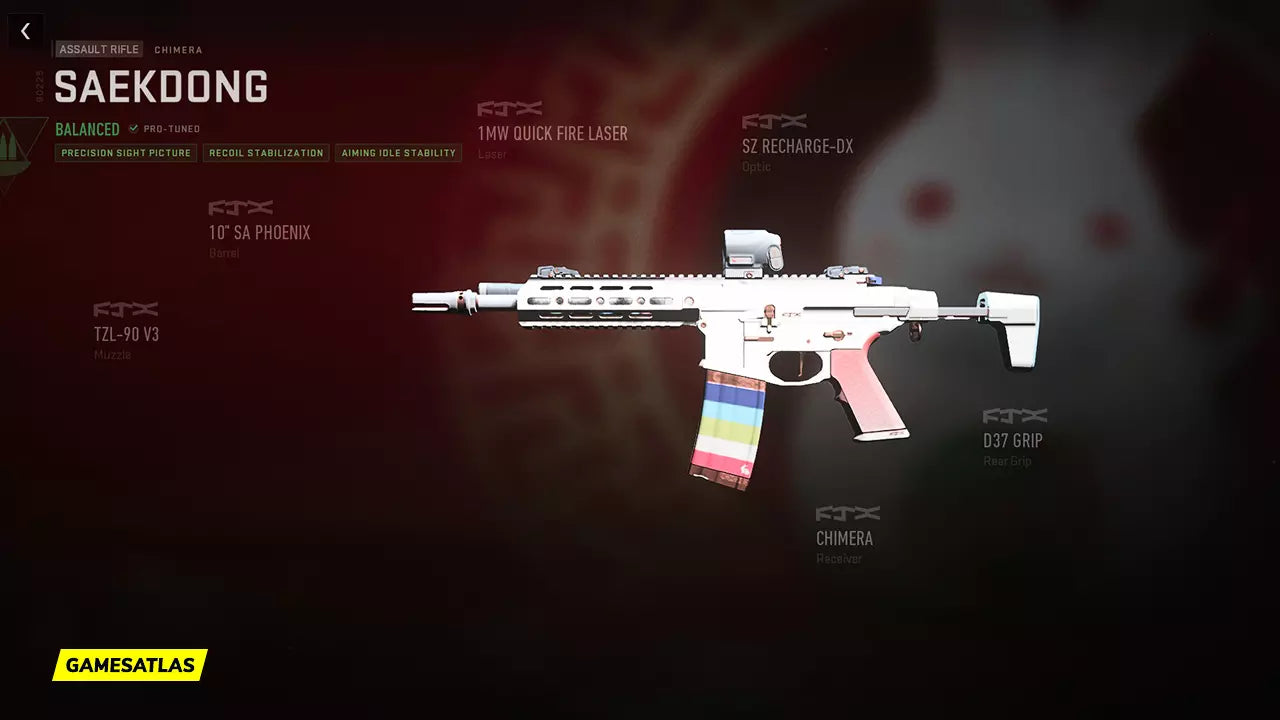This screenshot has height=720, width=1280.
Task: Select the TZL-90 V3 muzzle slot
Action: point(126,334)
